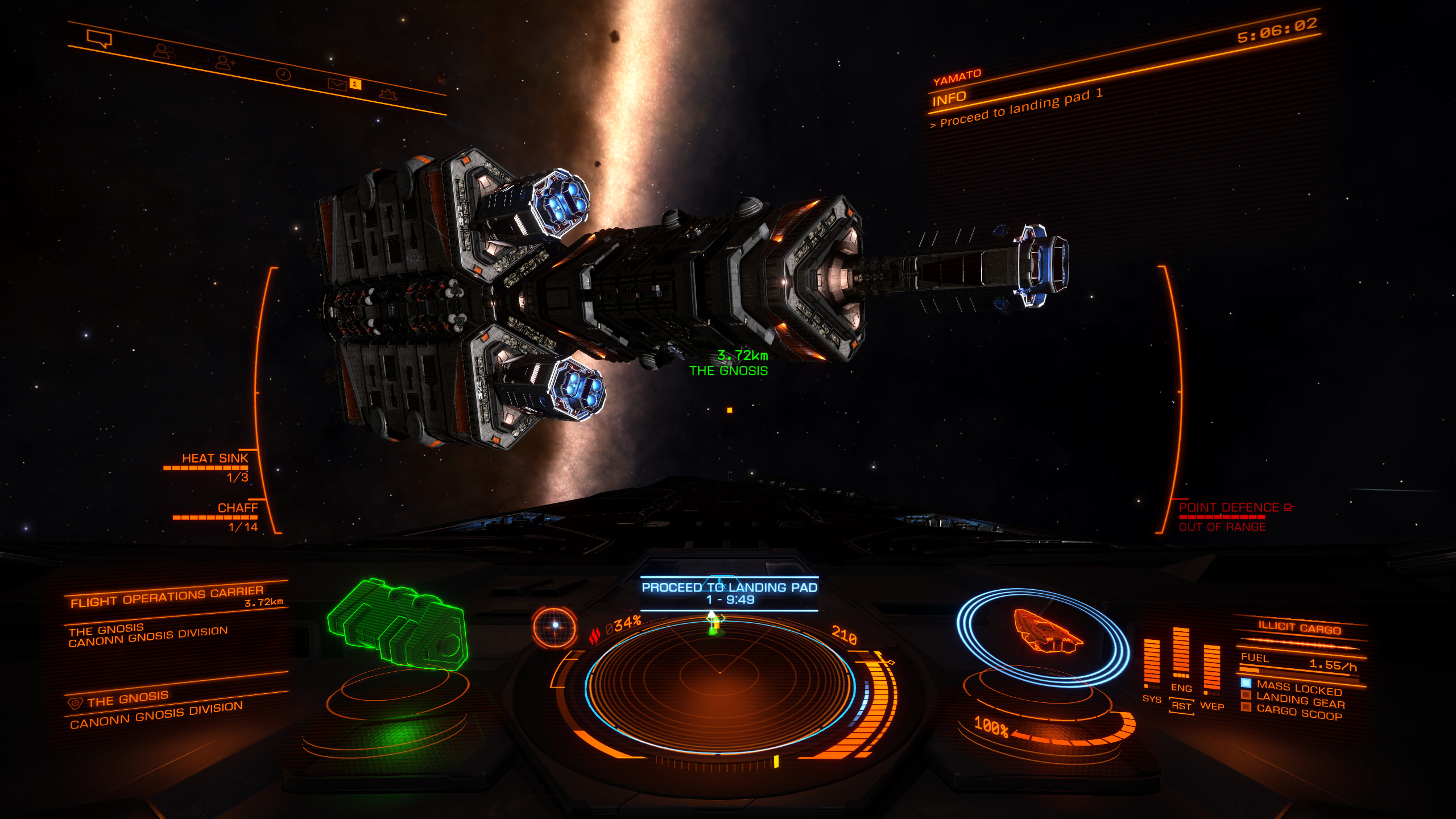Select The Gnosis green target marker
Screen dimensions: 1456x819
728,371
